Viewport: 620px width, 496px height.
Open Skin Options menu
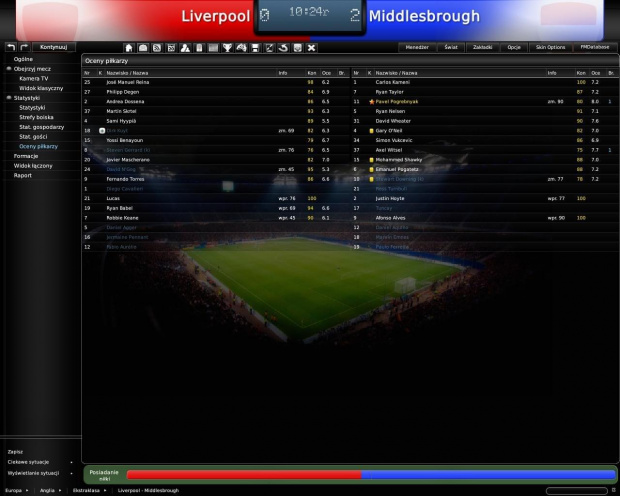pos(550,47)
